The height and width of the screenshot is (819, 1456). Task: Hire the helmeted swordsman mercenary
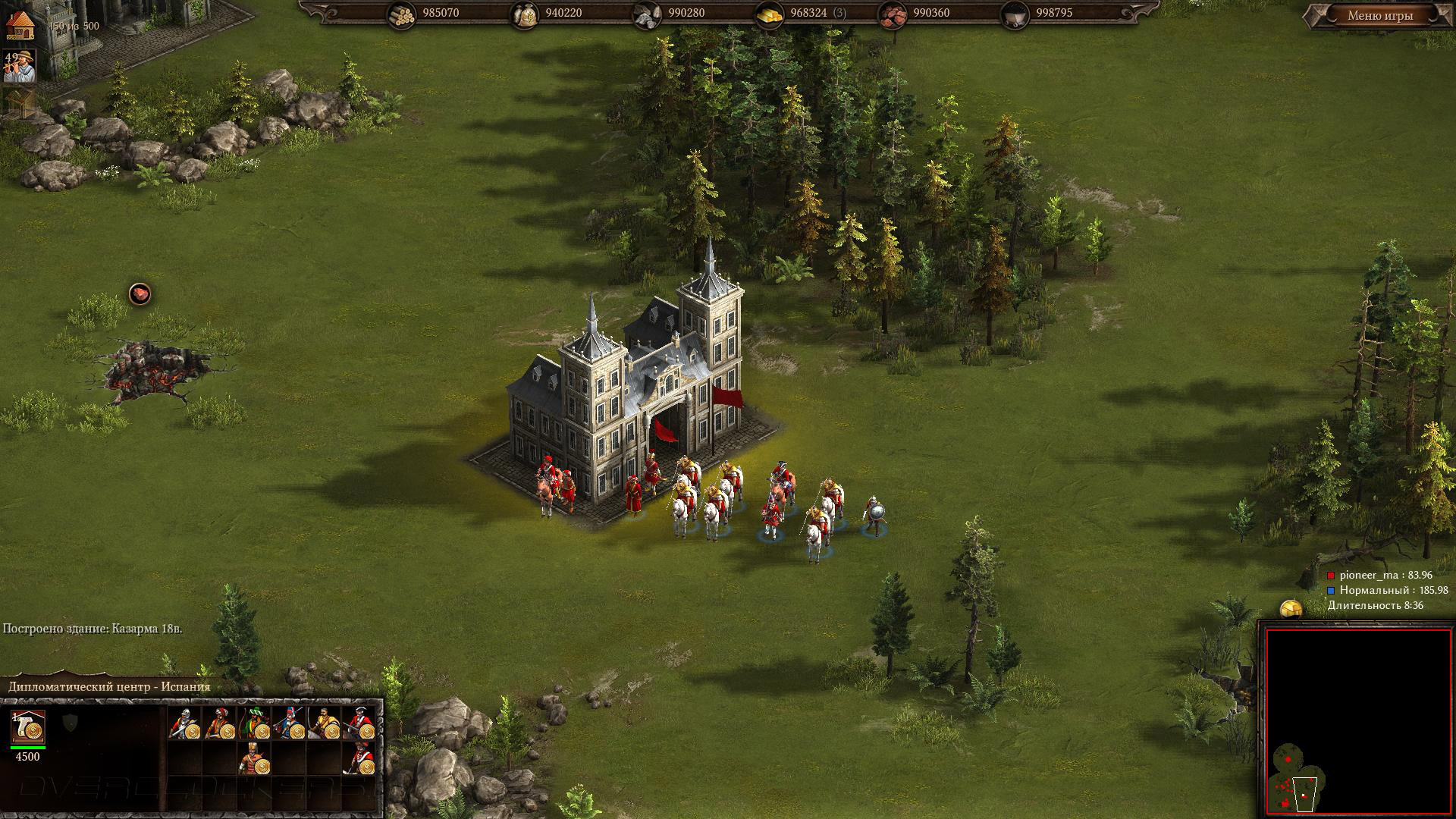click(185, 723)
